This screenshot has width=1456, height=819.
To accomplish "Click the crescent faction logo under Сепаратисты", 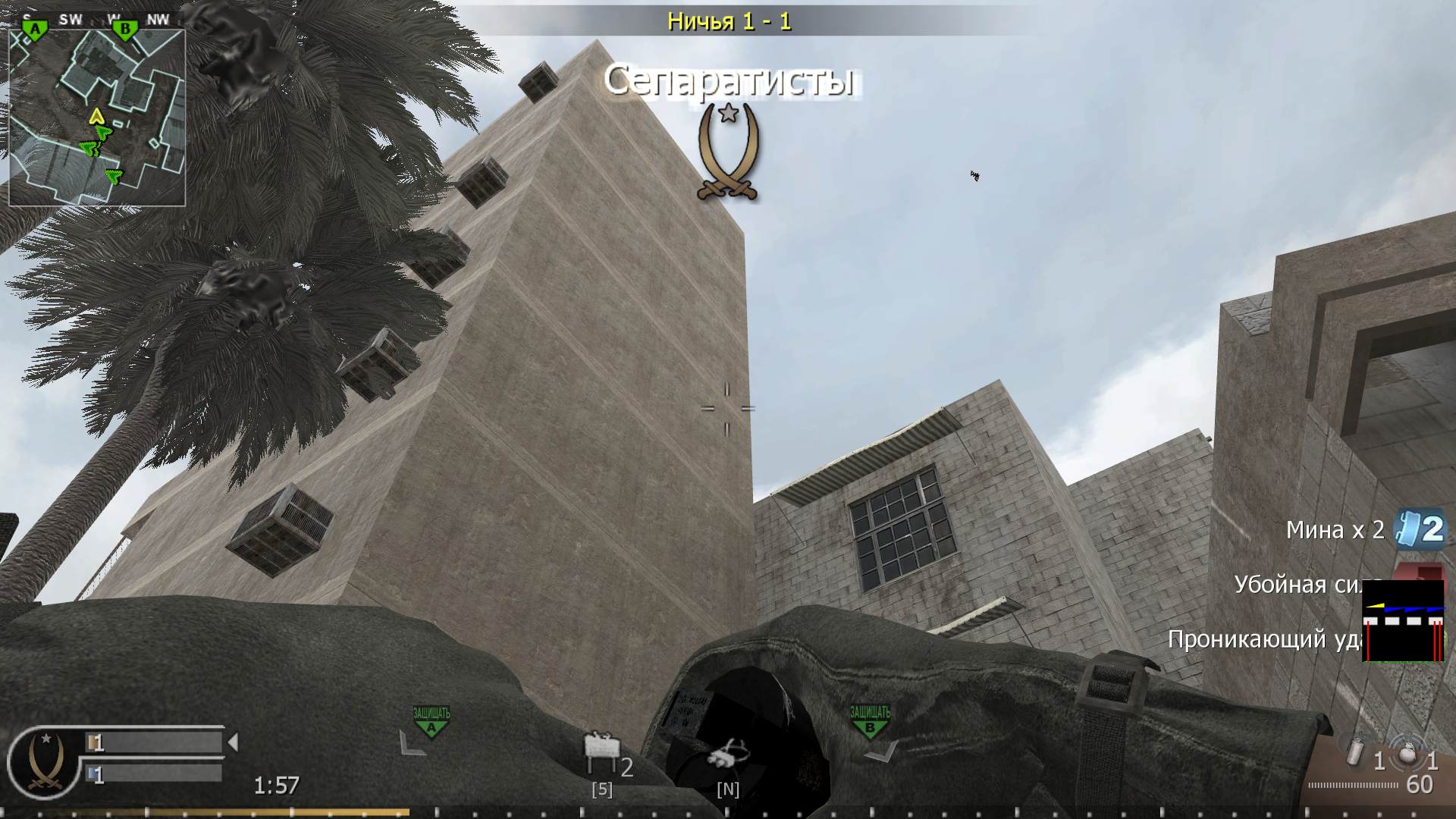I will coord(729,148).
